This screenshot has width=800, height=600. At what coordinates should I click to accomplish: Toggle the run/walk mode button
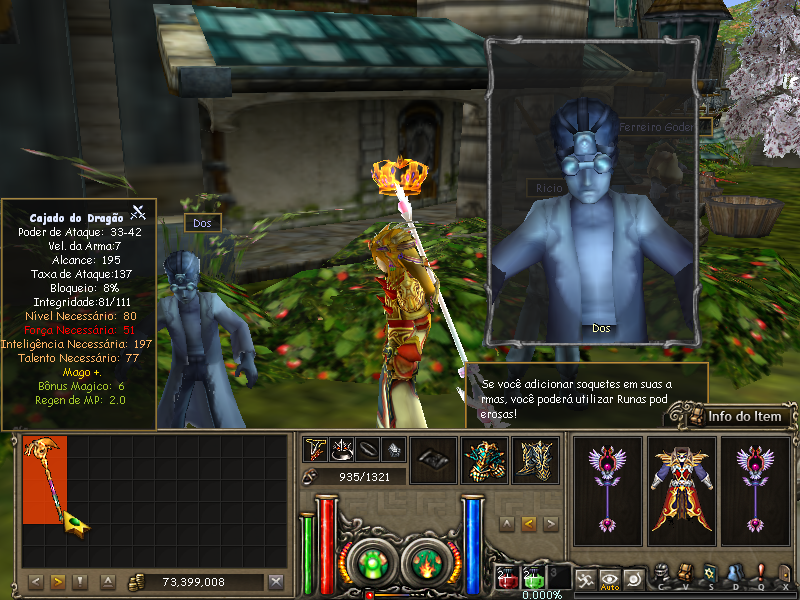pos(585,578)
